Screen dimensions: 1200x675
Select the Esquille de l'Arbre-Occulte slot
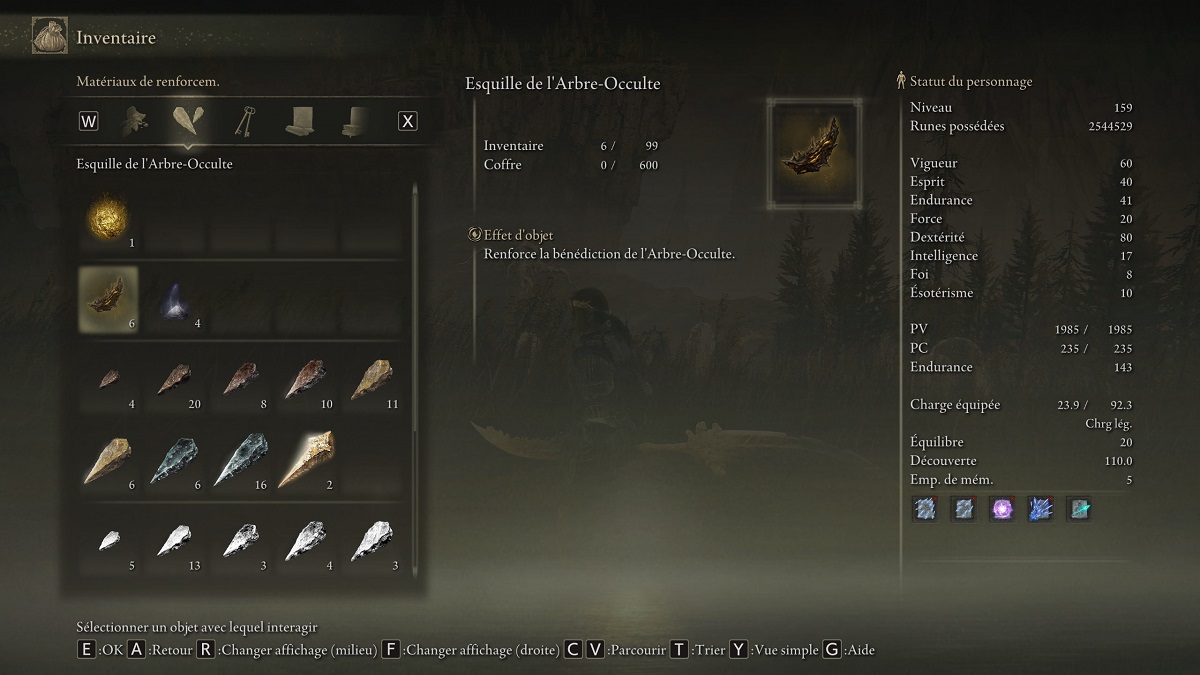(x=109, y=298)
